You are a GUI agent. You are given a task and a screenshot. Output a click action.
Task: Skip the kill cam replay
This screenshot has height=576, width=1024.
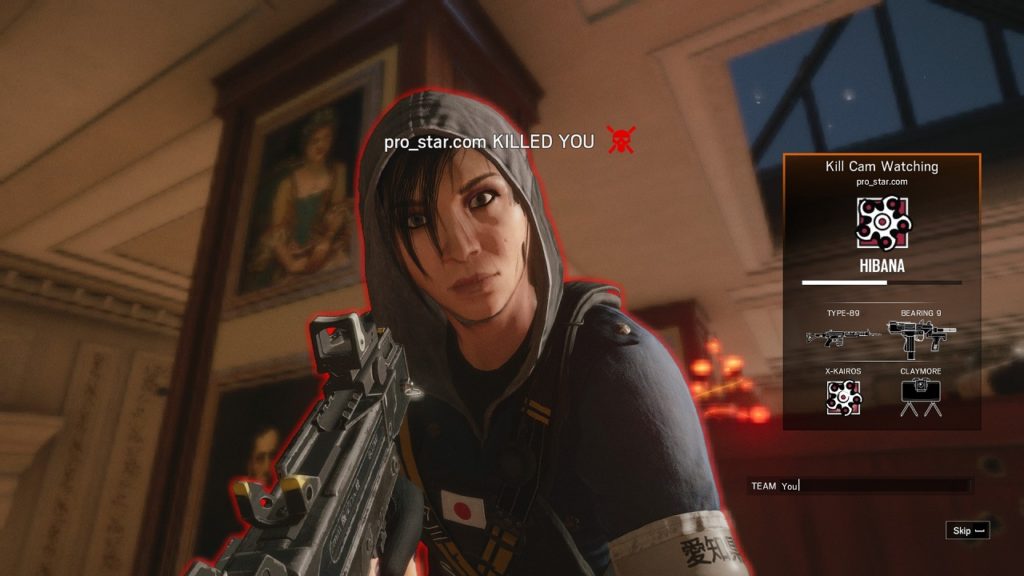[x=967, y=531]
